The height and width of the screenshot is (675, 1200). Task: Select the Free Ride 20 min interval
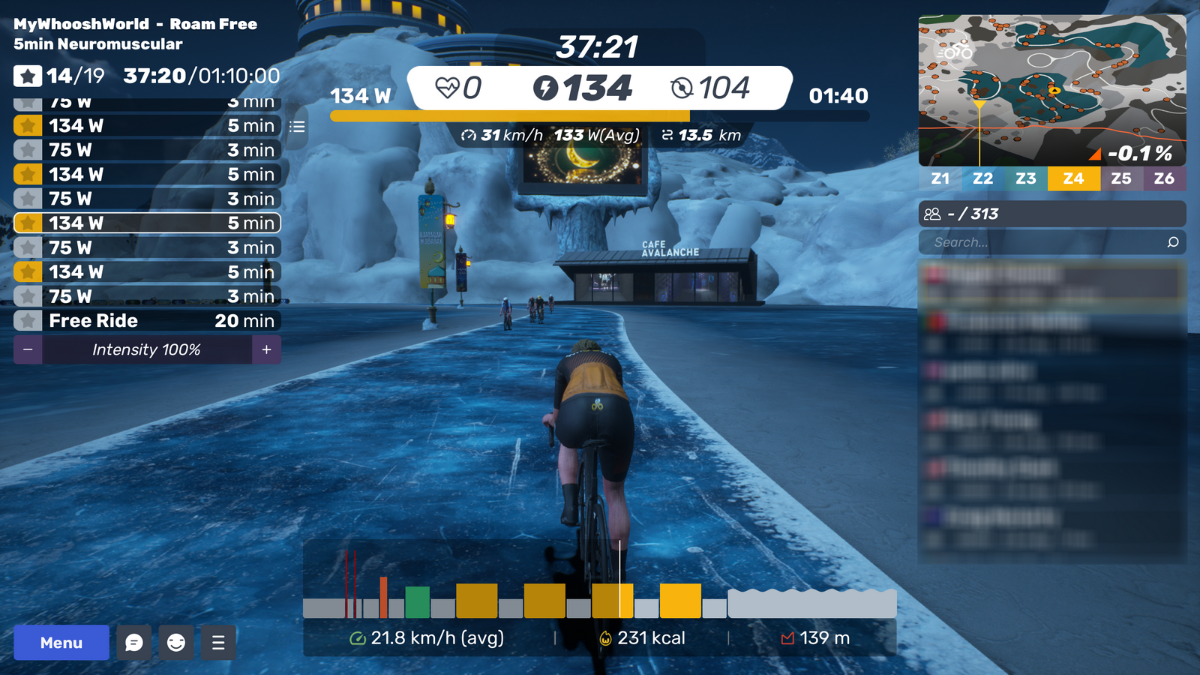(x=147, y=321)
